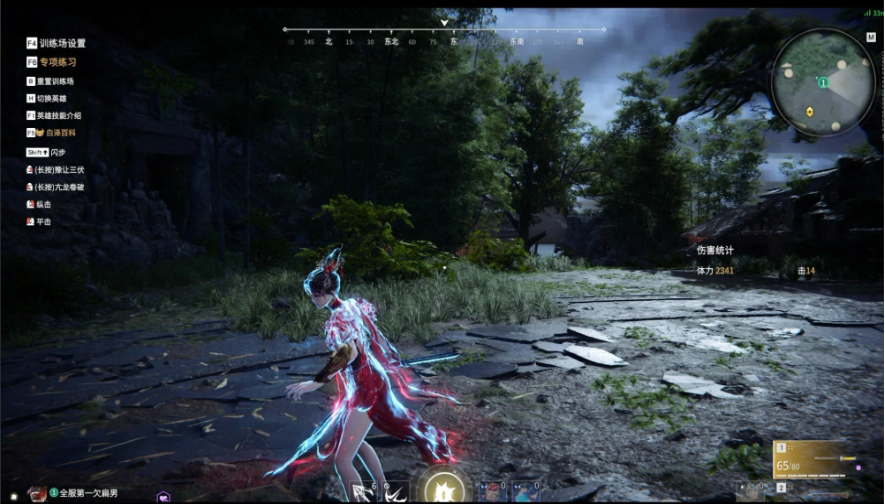Choose 重置训练场 to reset training ground
The width and height of the screenshot is (885, 504).
[x=55, y=81]
